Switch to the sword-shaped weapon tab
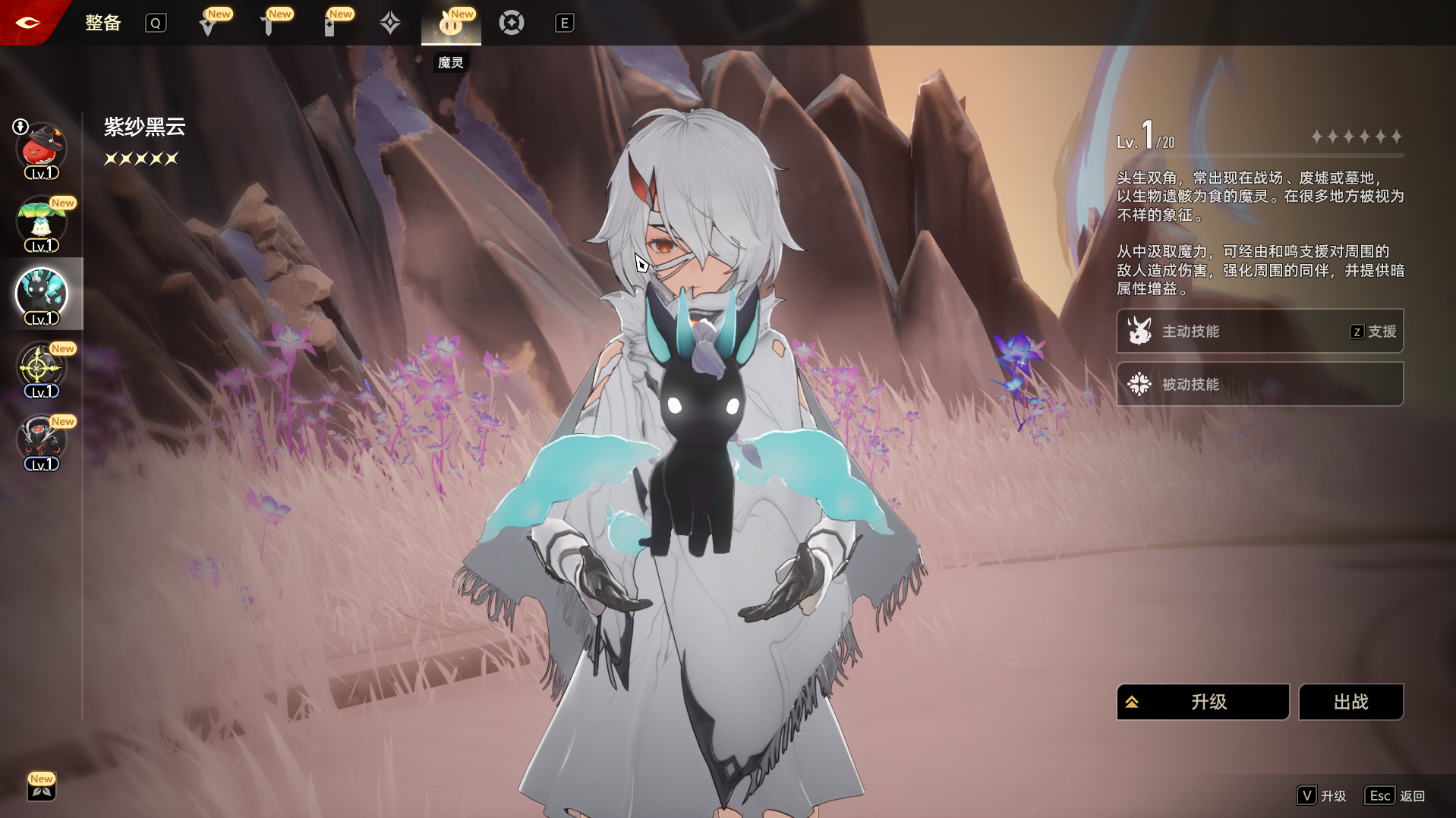This screenshot has height=818, width=1456. (x=269, y=24)
